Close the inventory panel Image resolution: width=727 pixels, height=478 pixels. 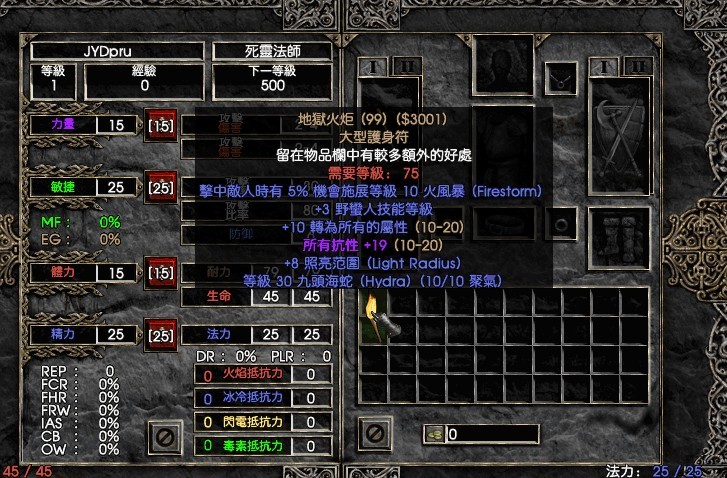[374, 434]
